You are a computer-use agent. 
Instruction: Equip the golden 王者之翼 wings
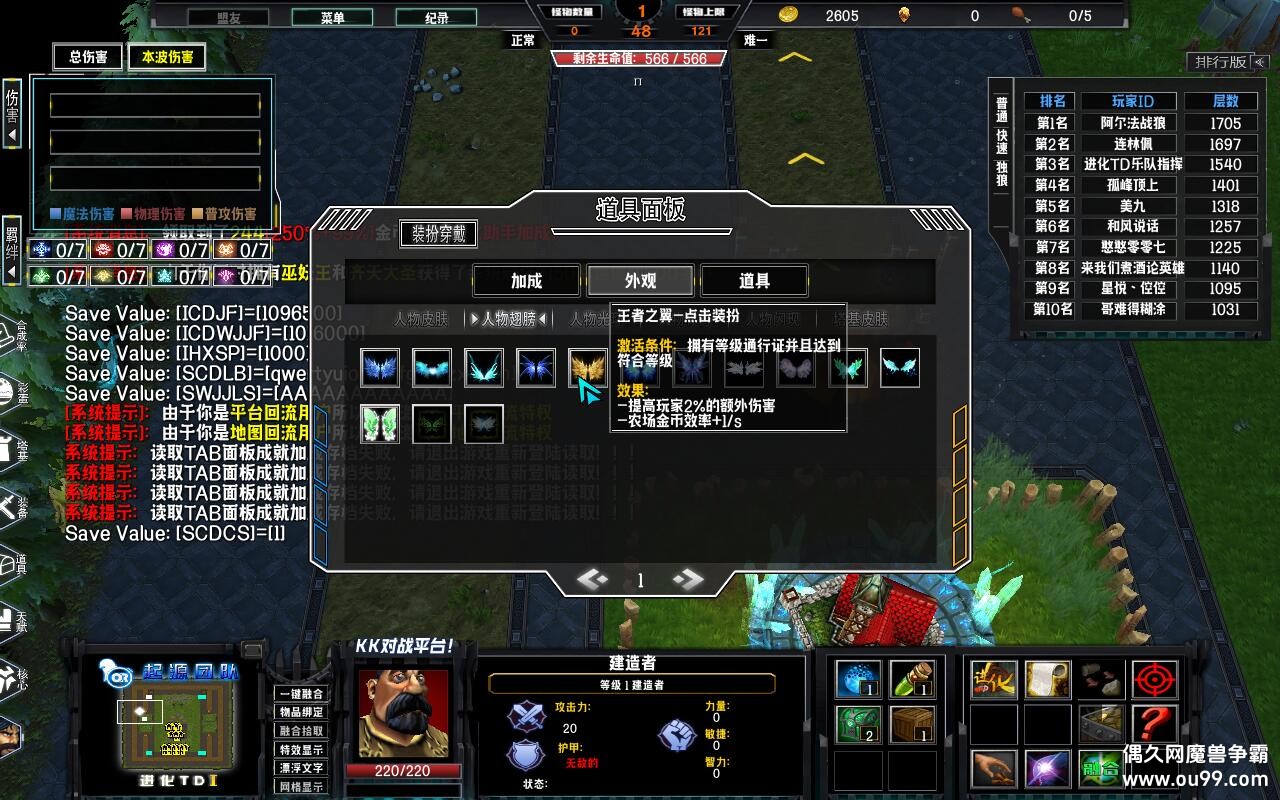tap(588, 368)
